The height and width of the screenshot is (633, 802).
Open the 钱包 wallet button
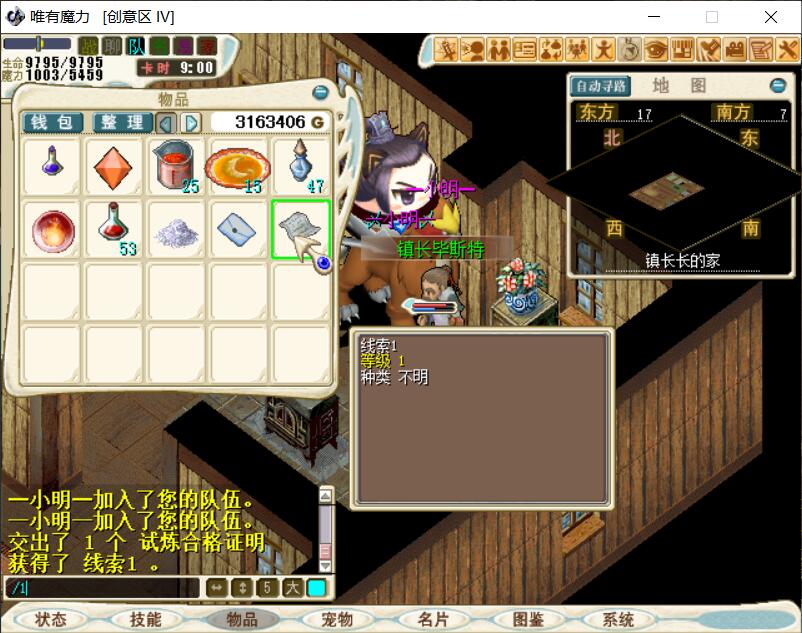[x=52, y=122]
